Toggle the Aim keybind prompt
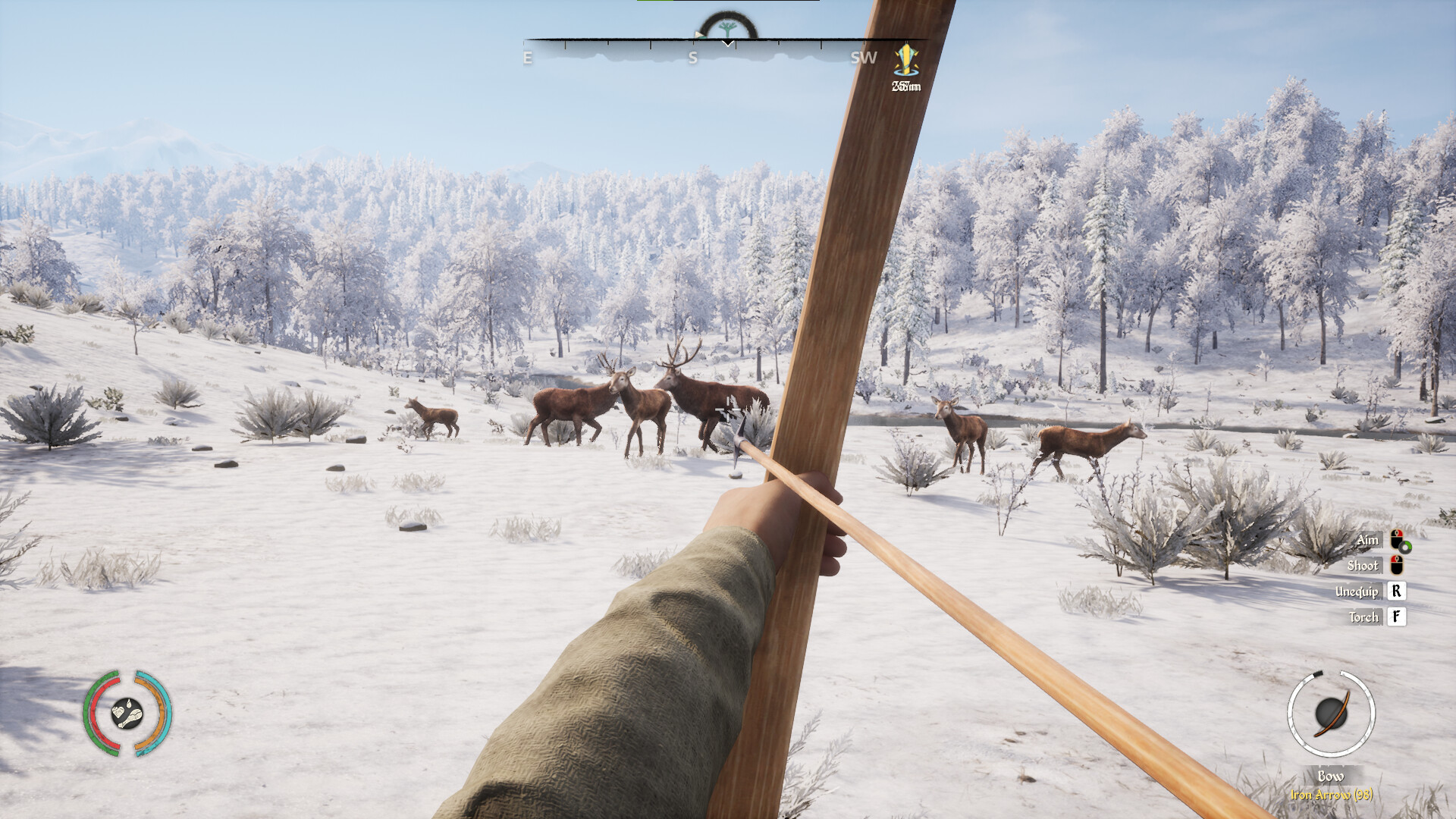 click(x=1368, y=539)
